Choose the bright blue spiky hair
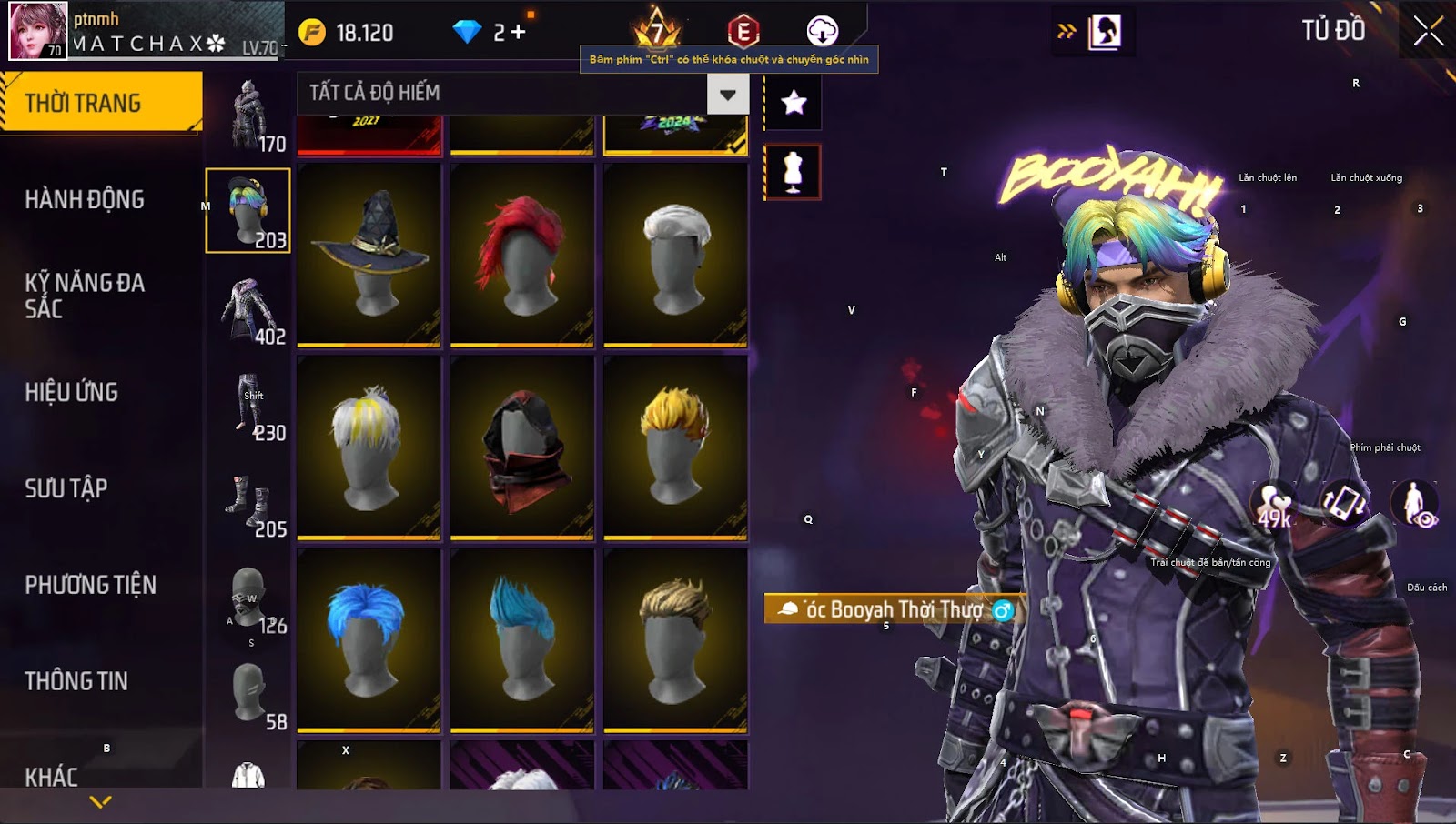This screenshot has width=1456, height=824. click(x=369, y=639)
